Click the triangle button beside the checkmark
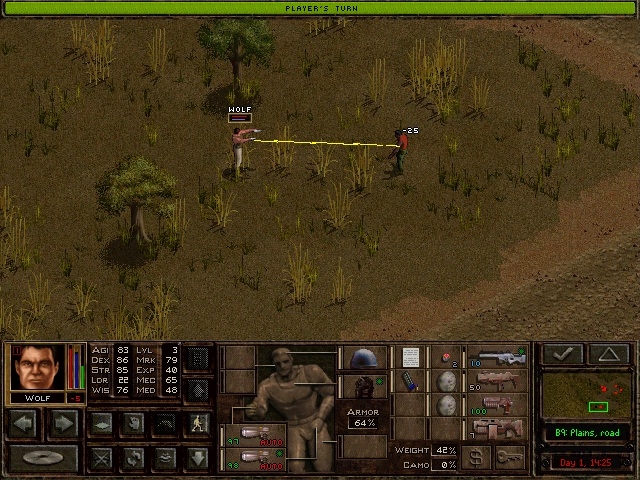This screenshot has height=480, width=640. (608, 353)
